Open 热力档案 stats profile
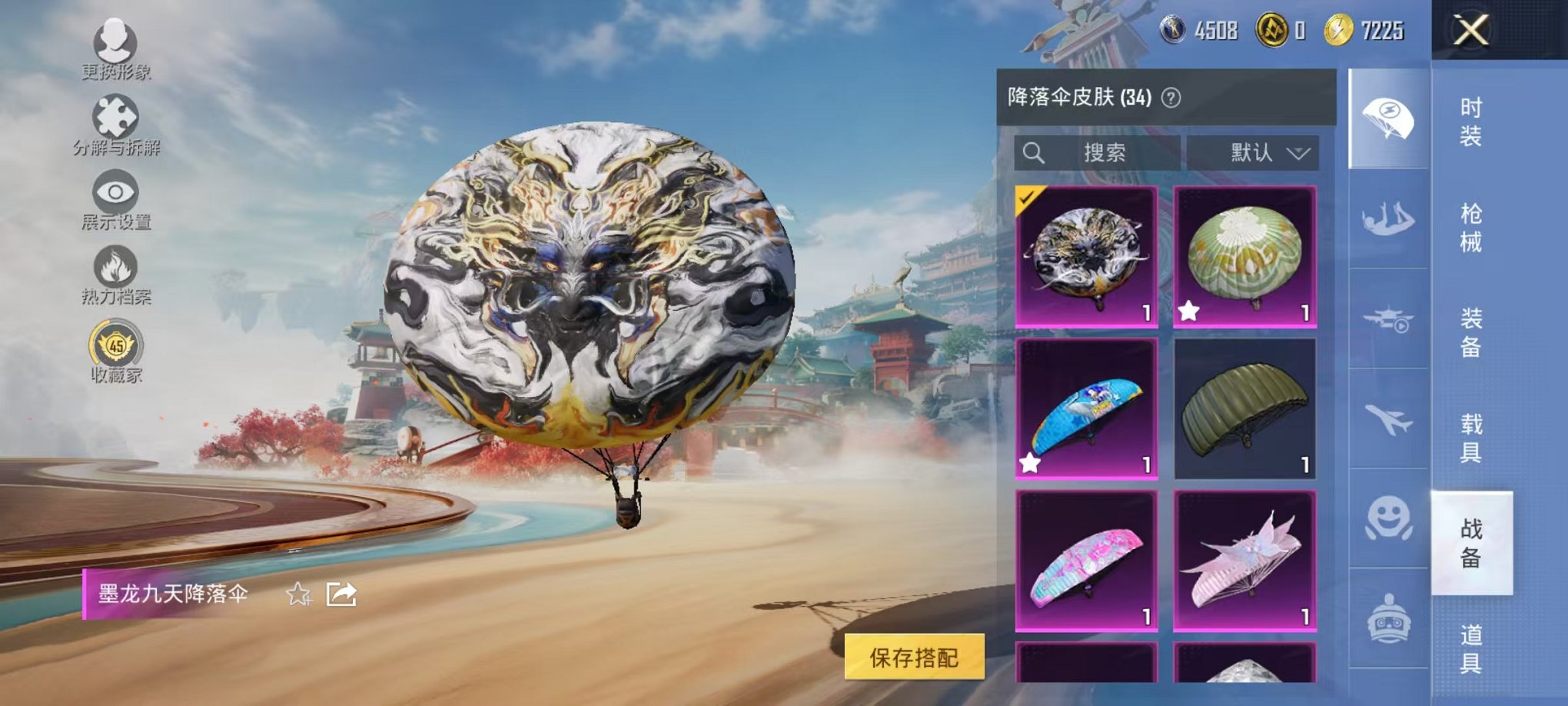The height and width of the screenshot is (706, 1568). tap(114, 277)
